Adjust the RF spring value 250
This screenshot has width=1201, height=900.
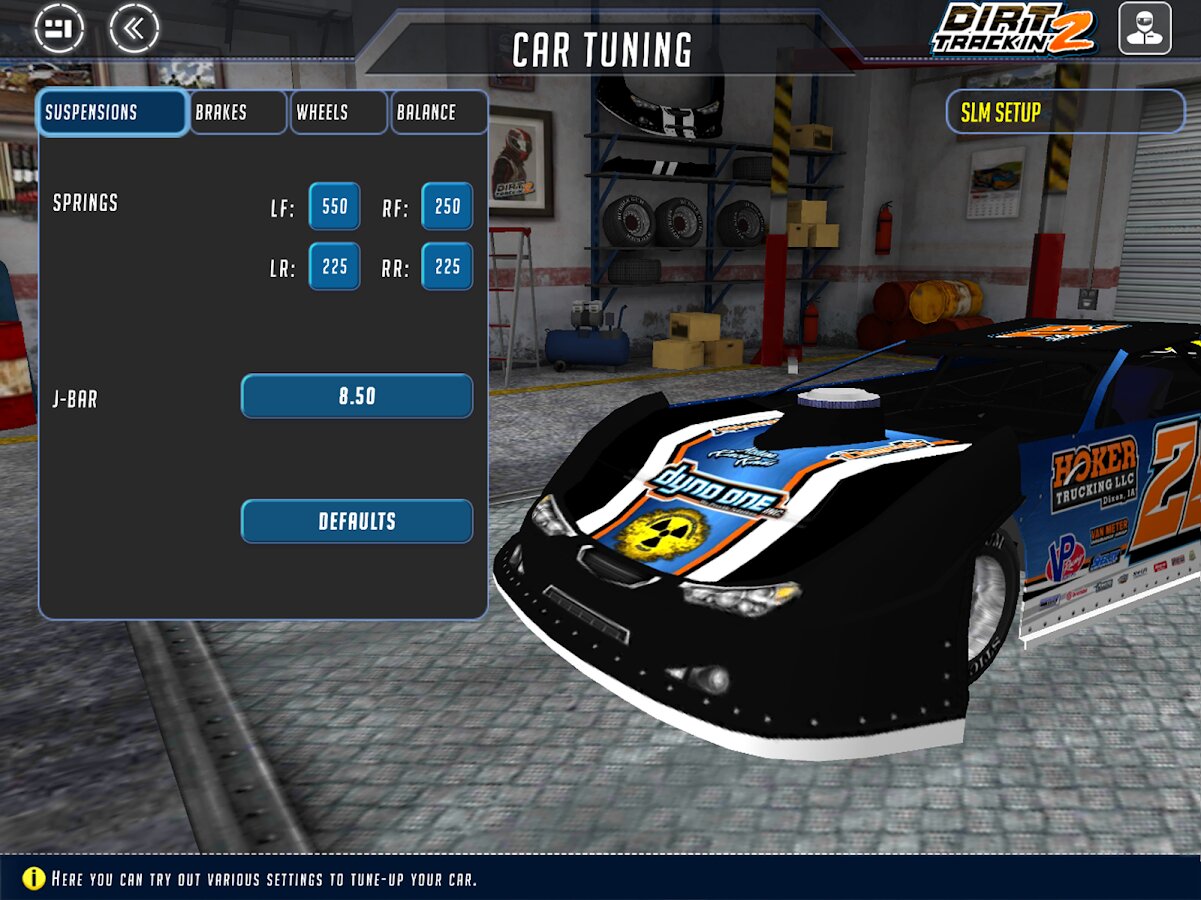tap(447, 207)
